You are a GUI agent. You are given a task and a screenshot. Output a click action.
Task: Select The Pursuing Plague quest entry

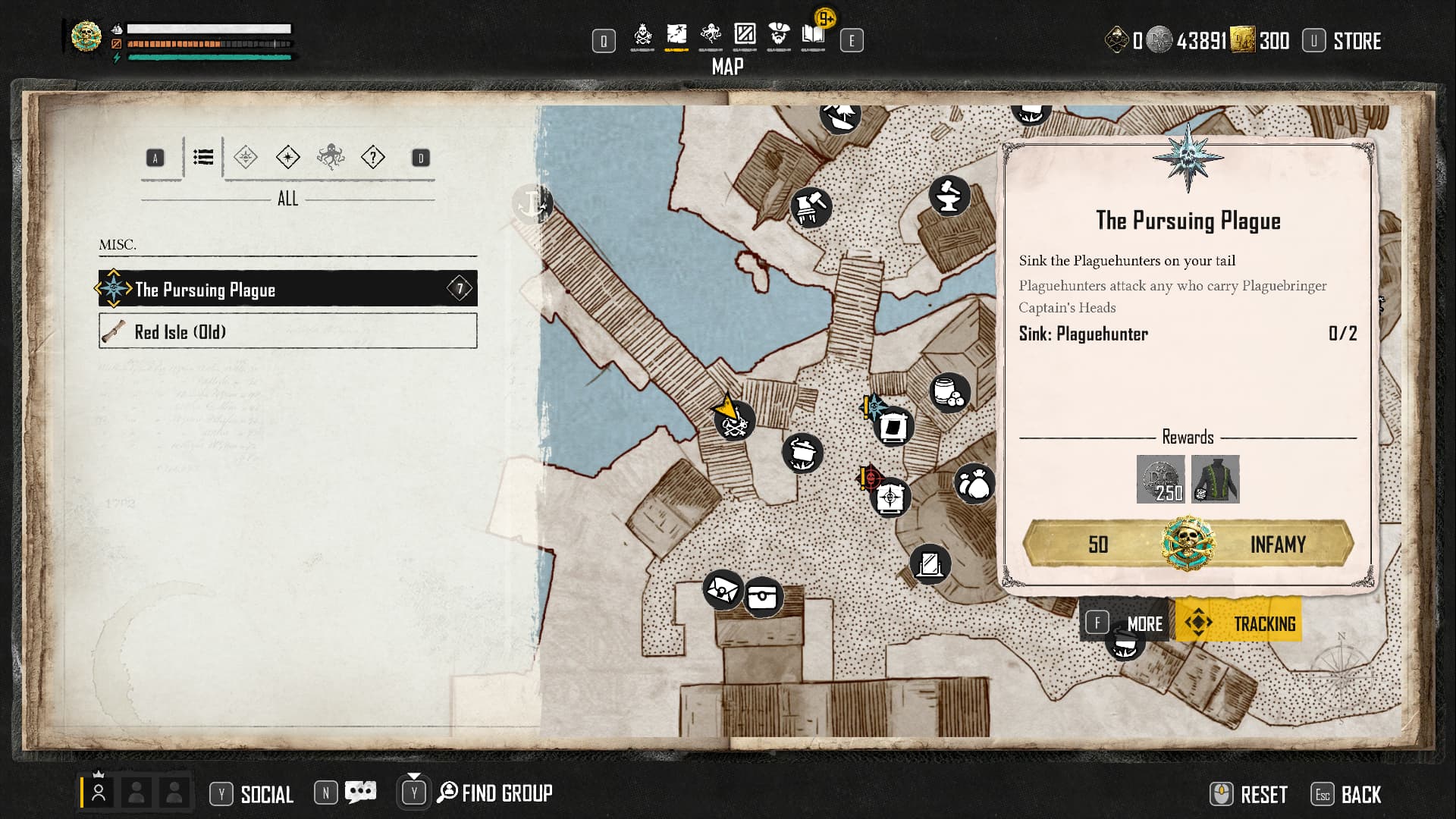[x=287, y=289]
